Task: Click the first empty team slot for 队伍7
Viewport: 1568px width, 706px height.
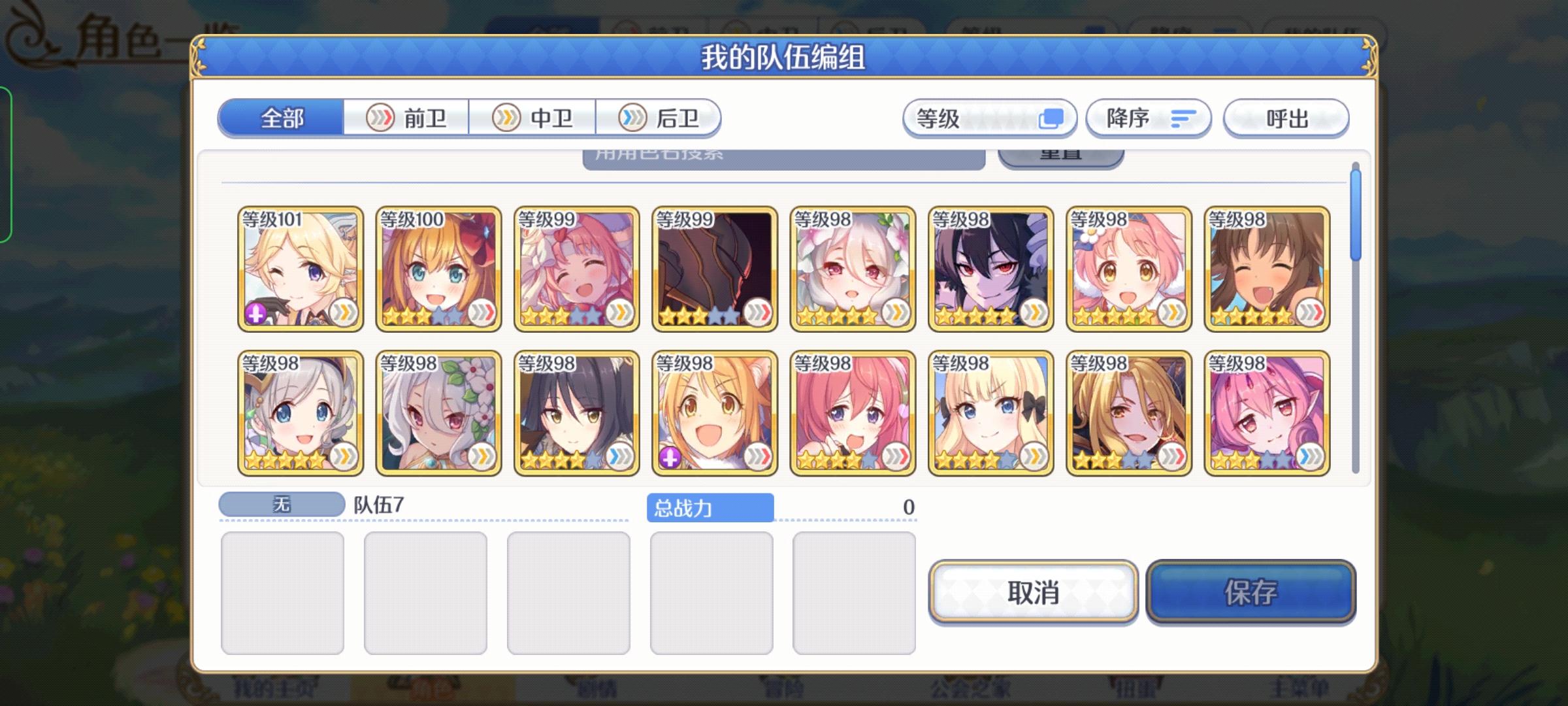Action: point(285,590)
